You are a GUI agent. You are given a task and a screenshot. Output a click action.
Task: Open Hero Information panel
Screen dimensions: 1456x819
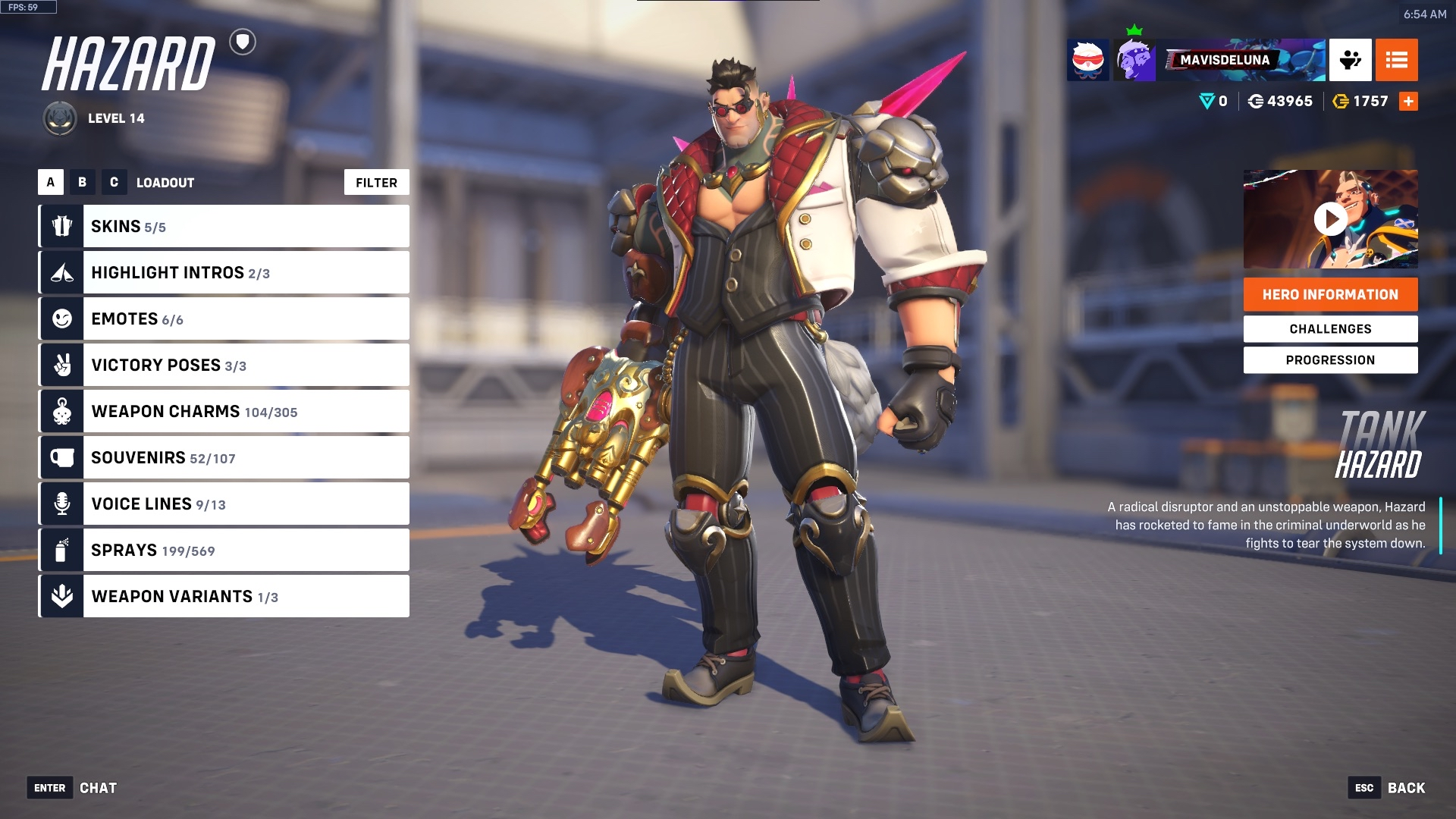click(1330, 294)
